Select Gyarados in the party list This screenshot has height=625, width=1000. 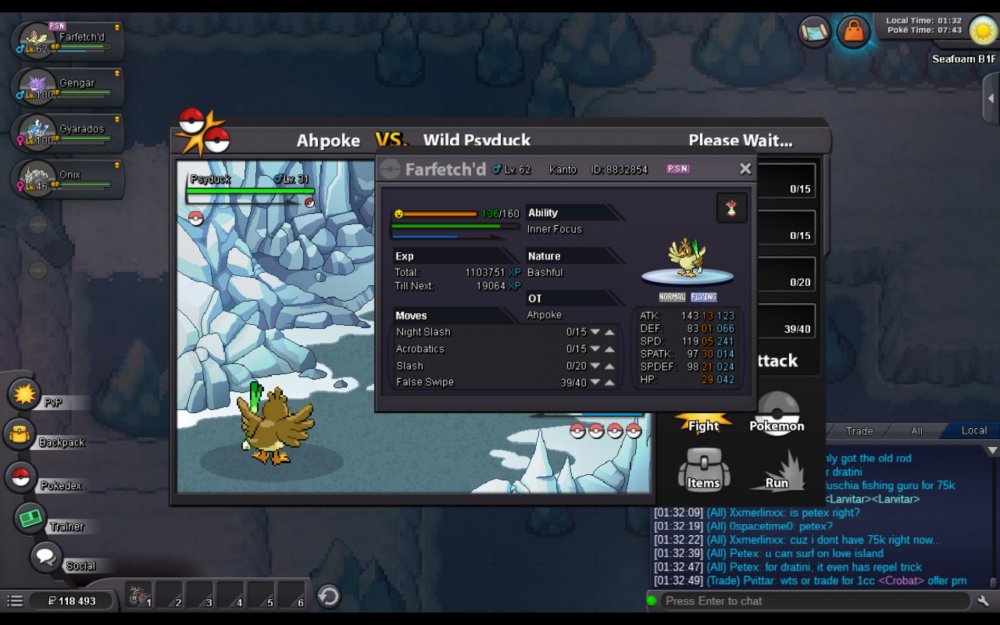[x=68, y=133]
